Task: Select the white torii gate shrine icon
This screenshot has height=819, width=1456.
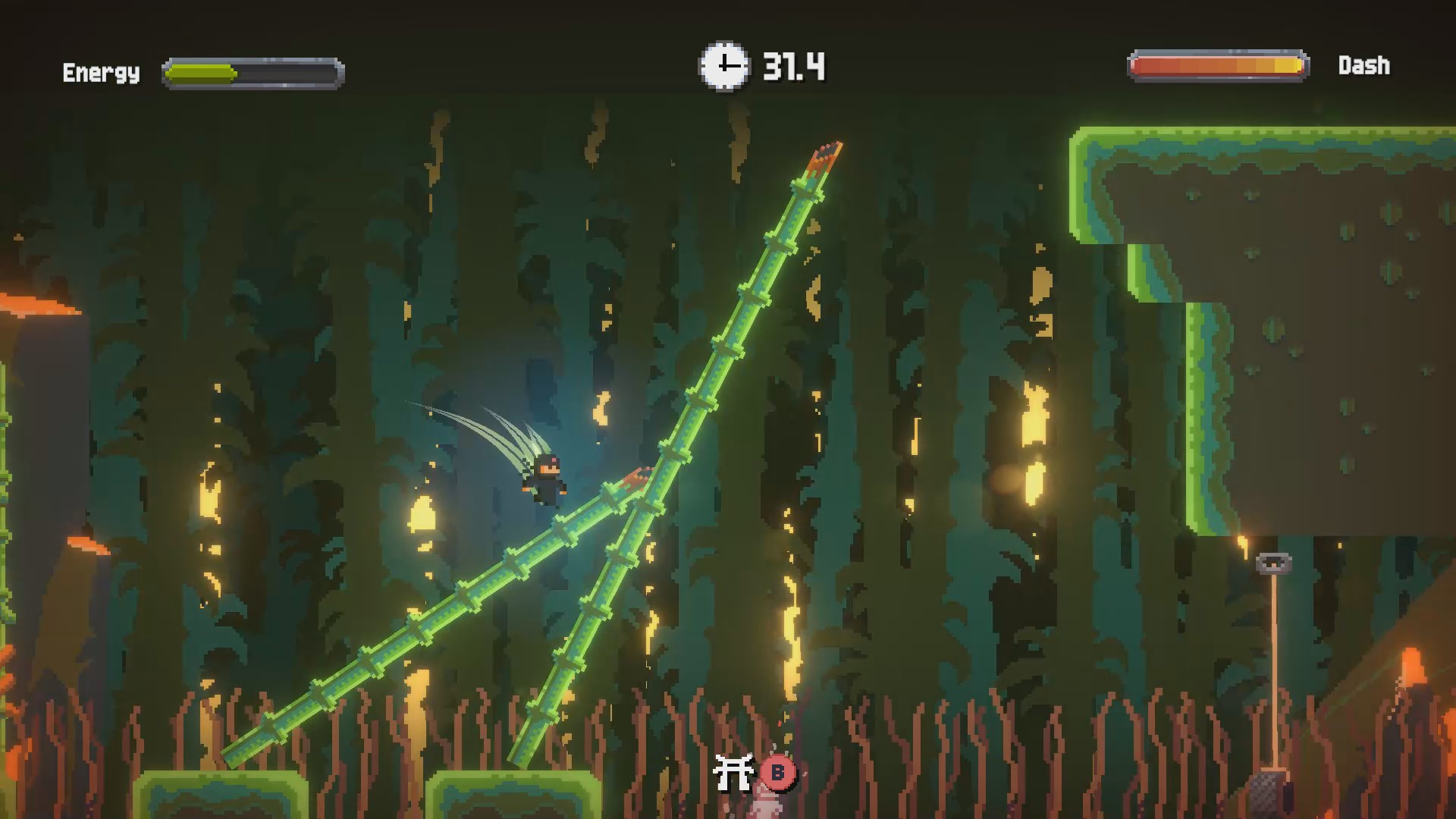Action: pos(734,771)
